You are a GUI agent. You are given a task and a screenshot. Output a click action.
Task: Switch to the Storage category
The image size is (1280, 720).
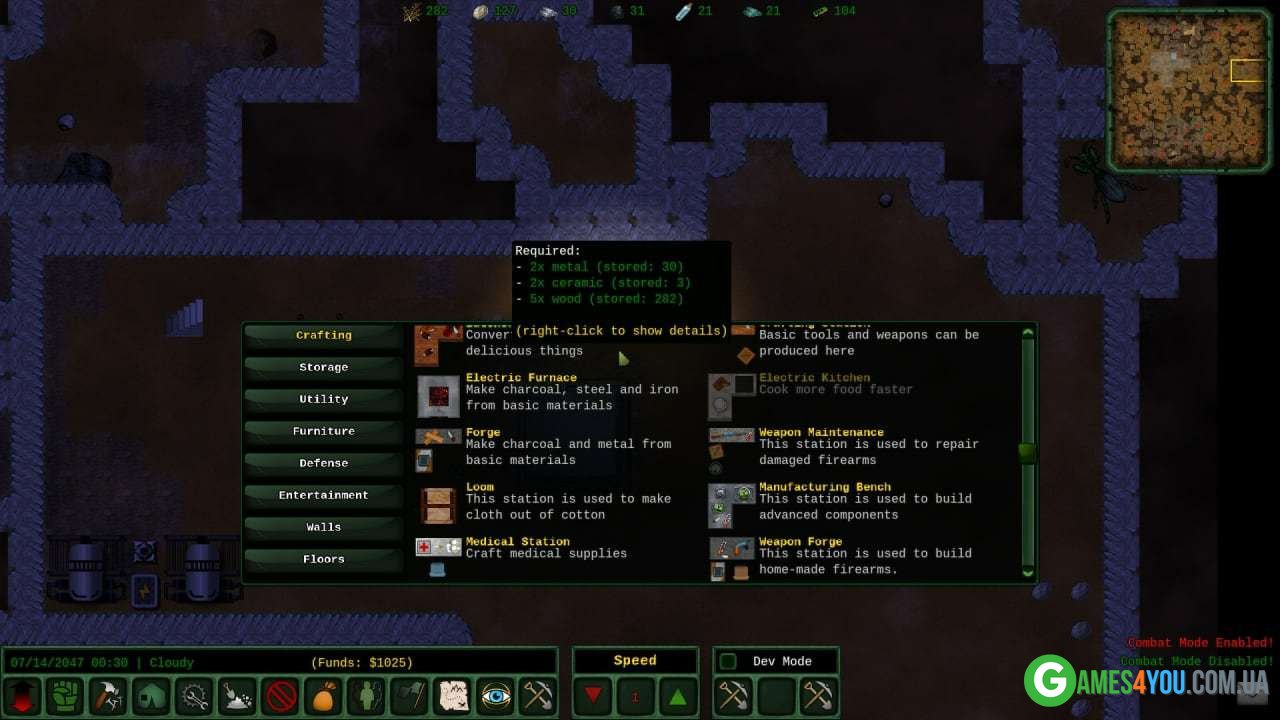(x=323, y=367)
